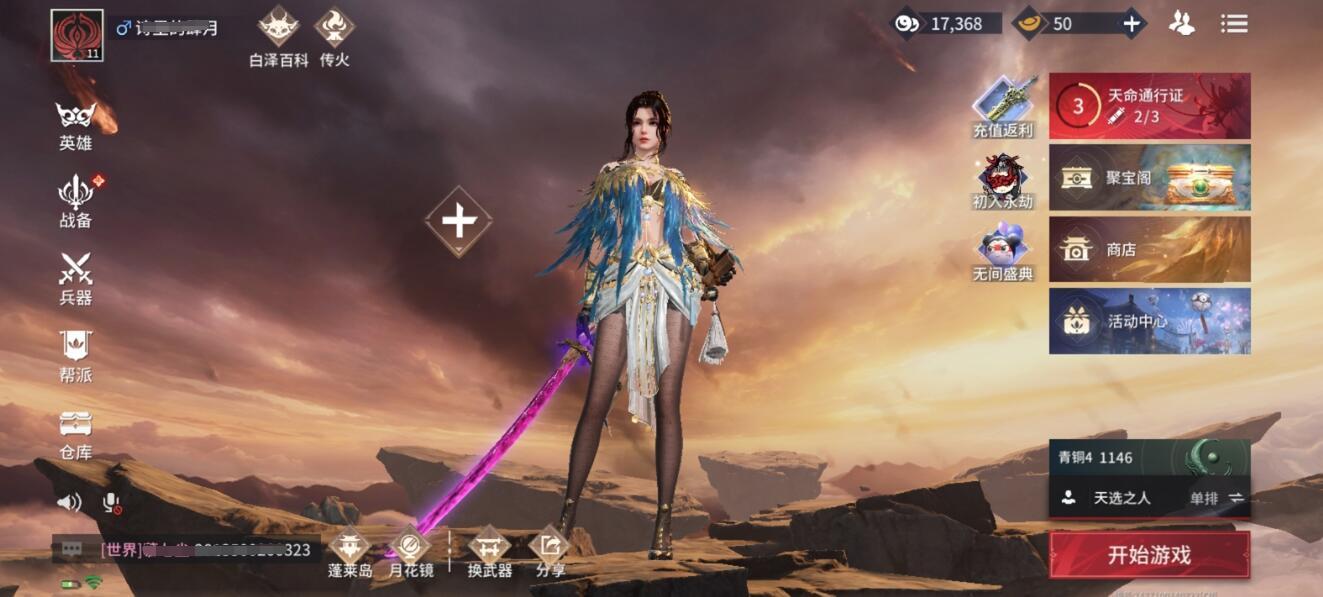The height and width of the screenshot is (597, 1323).
Task: Toggle the speaker sound icon
Action: pos(69,502)
